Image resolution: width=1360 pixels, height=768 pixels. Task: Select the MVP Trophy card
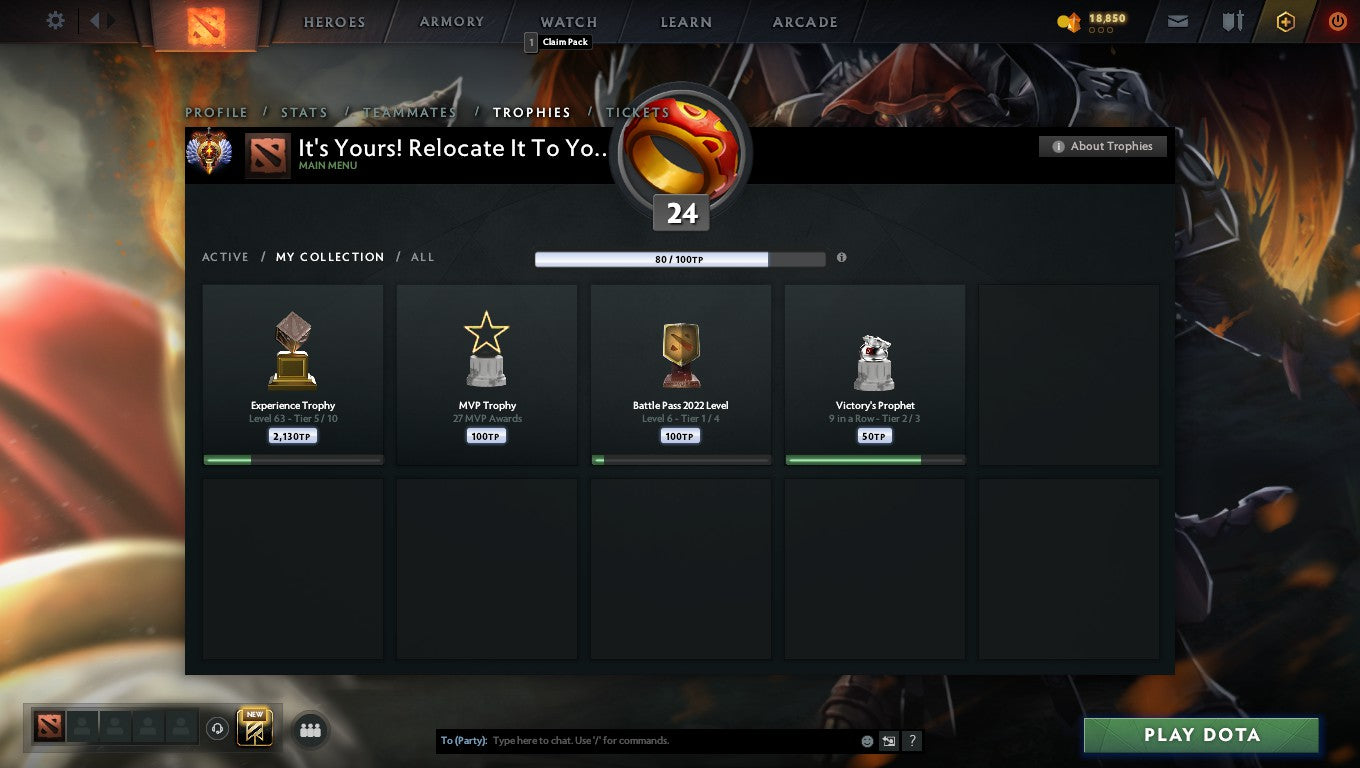click(x=486, y=374)
